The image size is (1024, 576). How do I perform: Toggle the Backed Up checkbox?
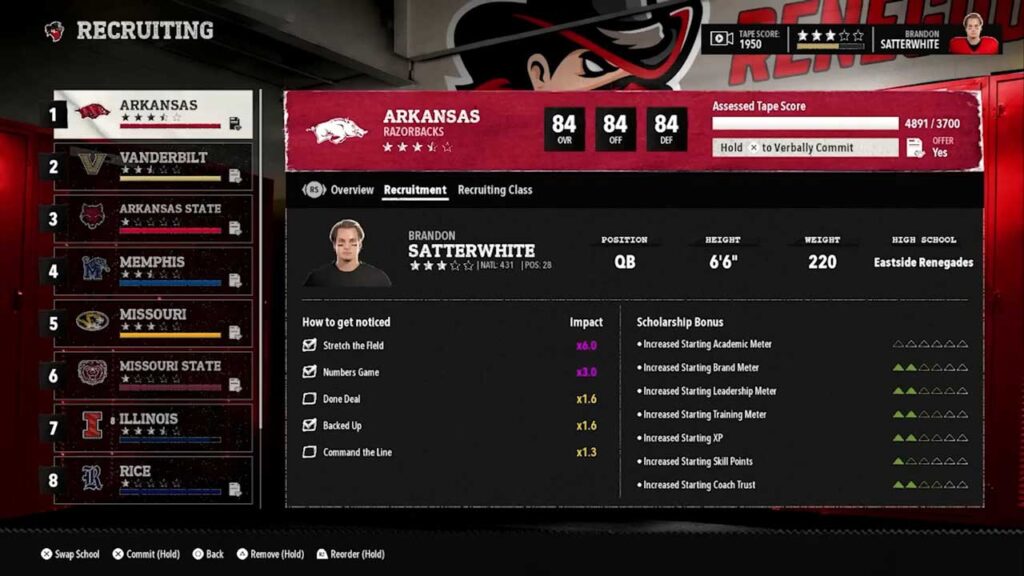(309, 426)
